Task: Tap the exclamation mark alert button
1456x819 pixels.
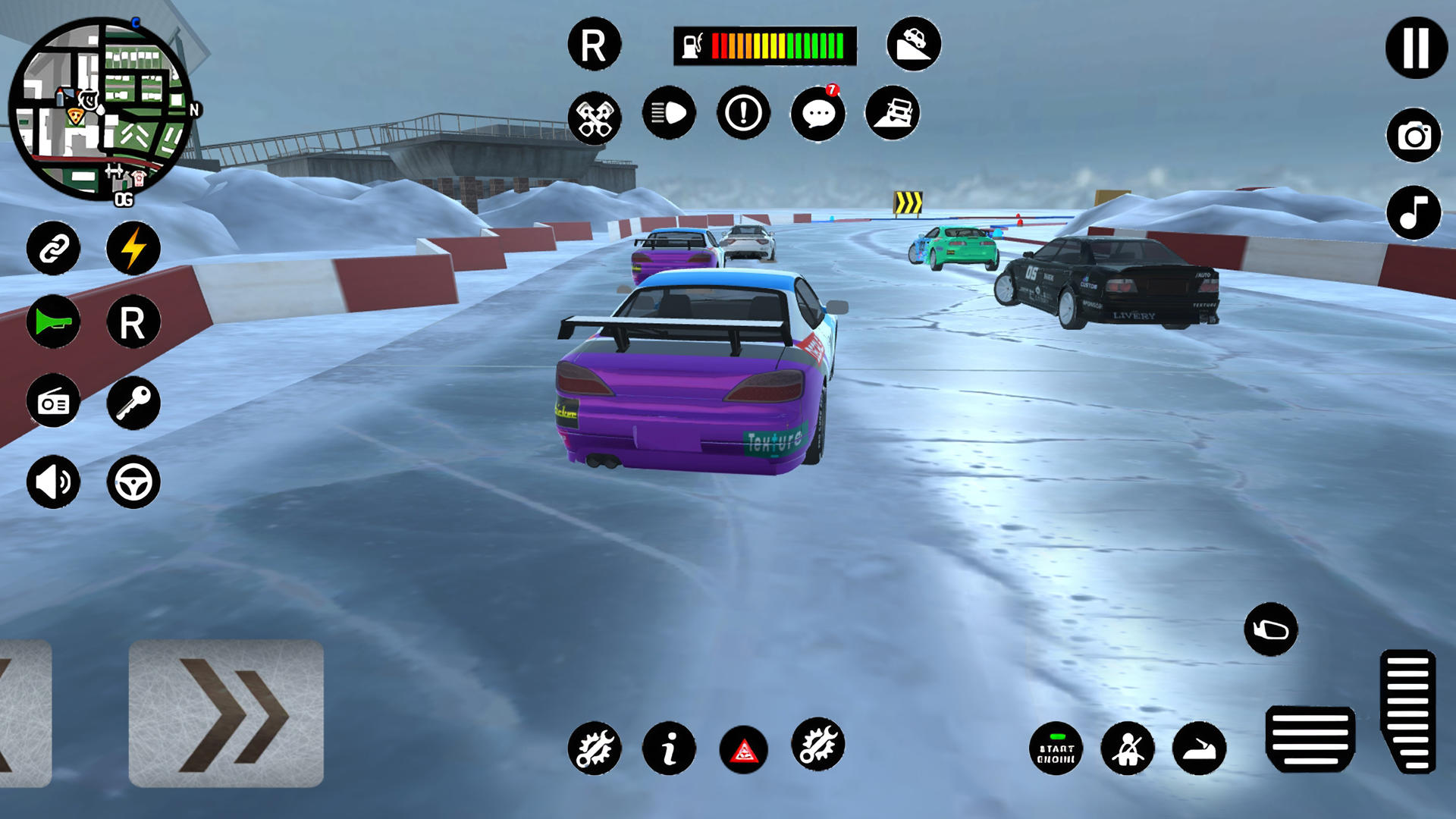Action: (743, 114)
